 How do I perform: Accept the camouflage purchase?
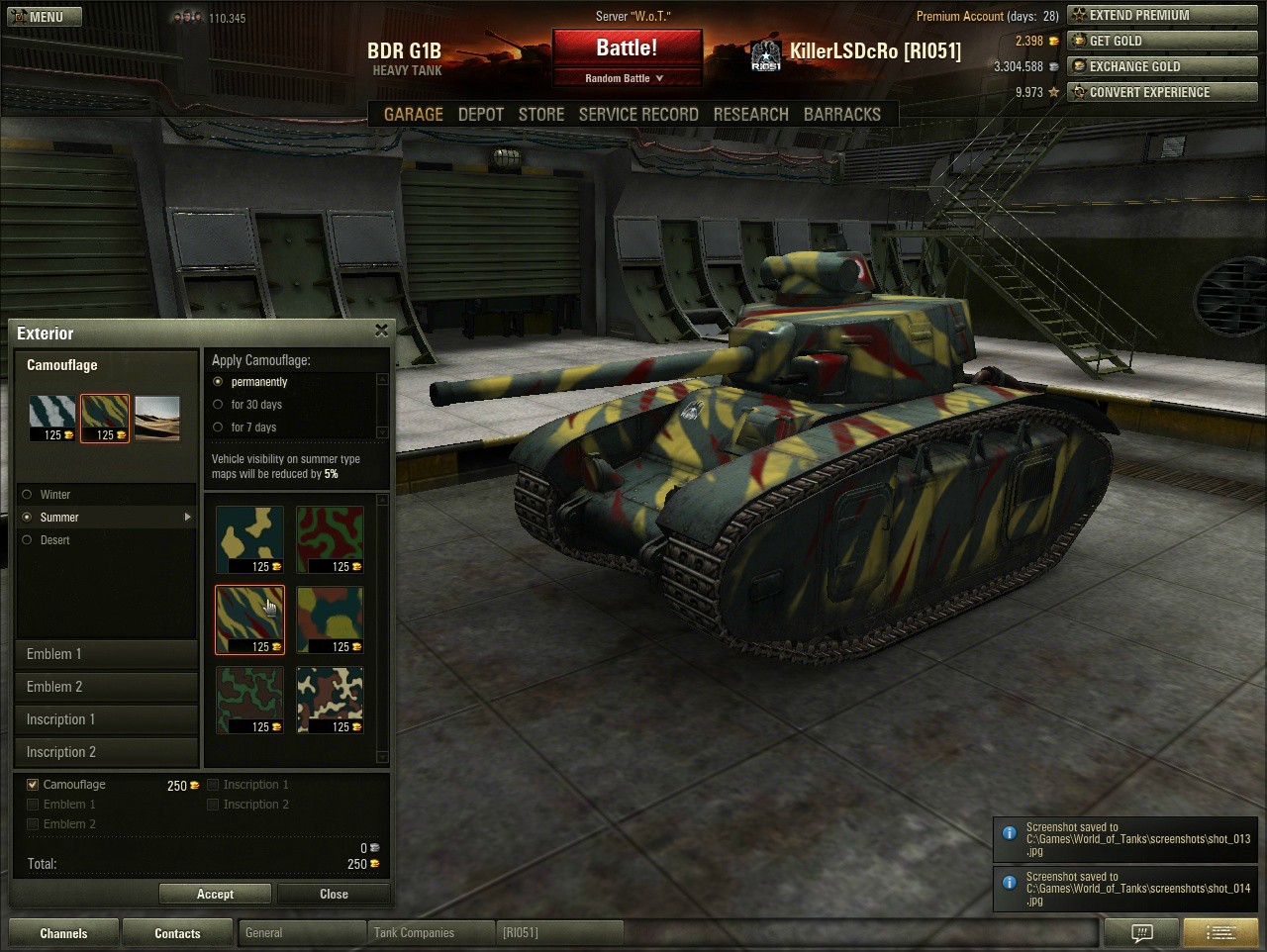pos(215,894)
